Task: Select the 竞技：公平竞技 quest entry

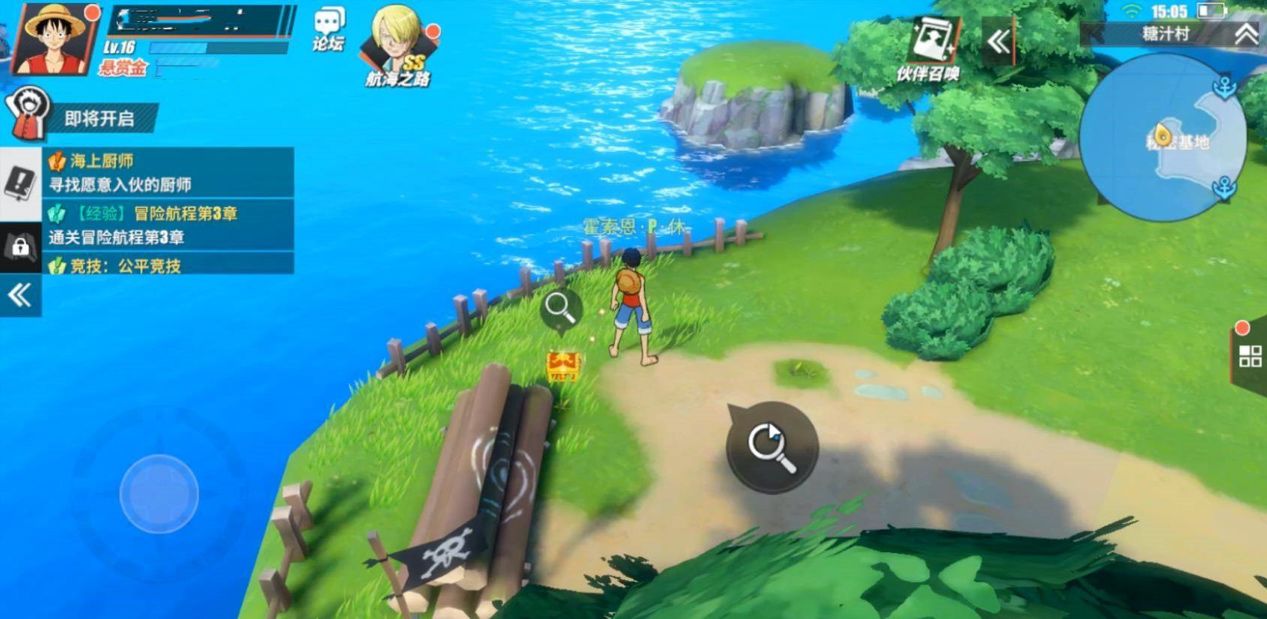Action: [168, 265]
